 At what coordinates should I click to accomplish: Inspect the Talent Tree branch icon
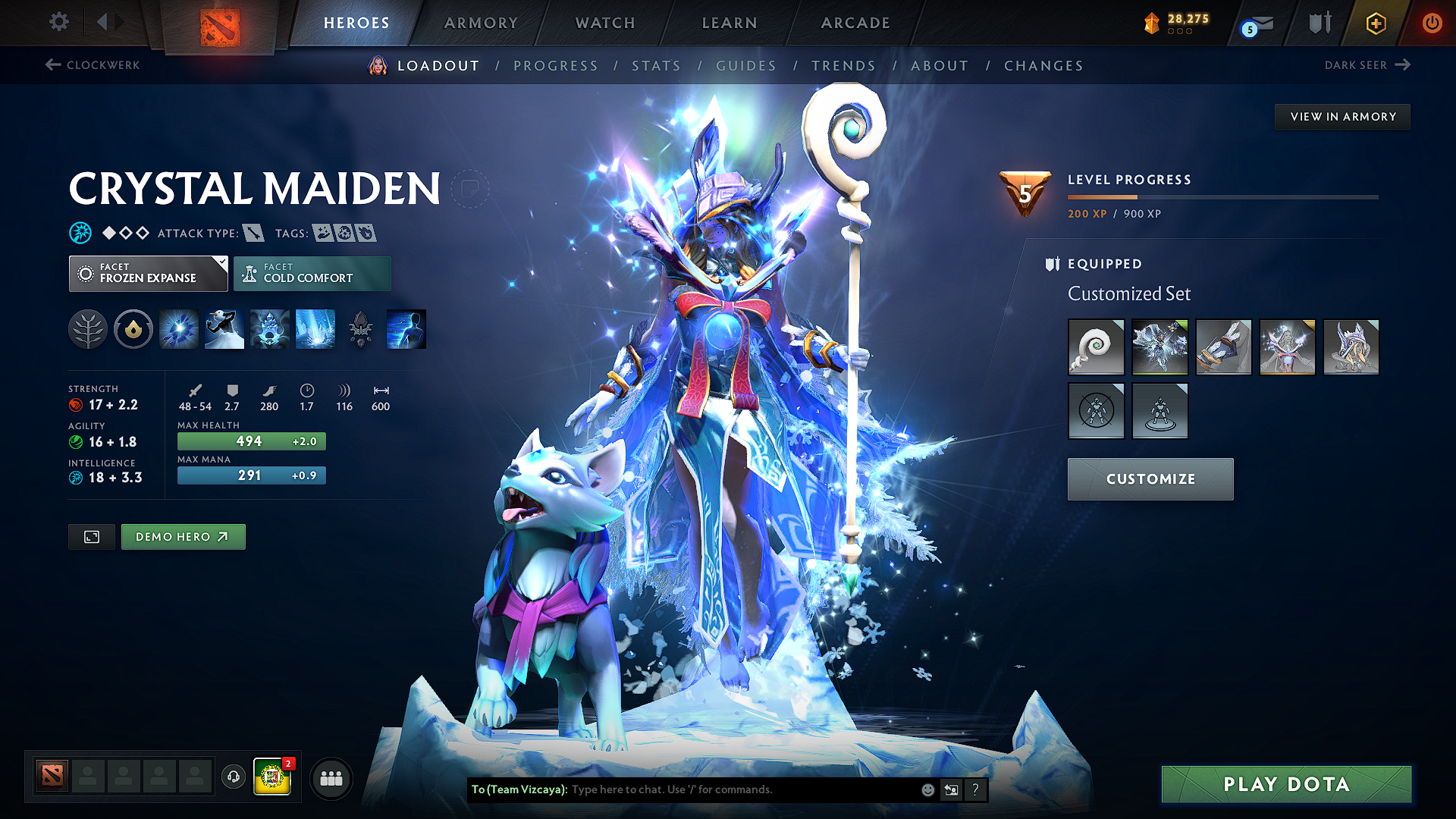click(x=88, y=329)
